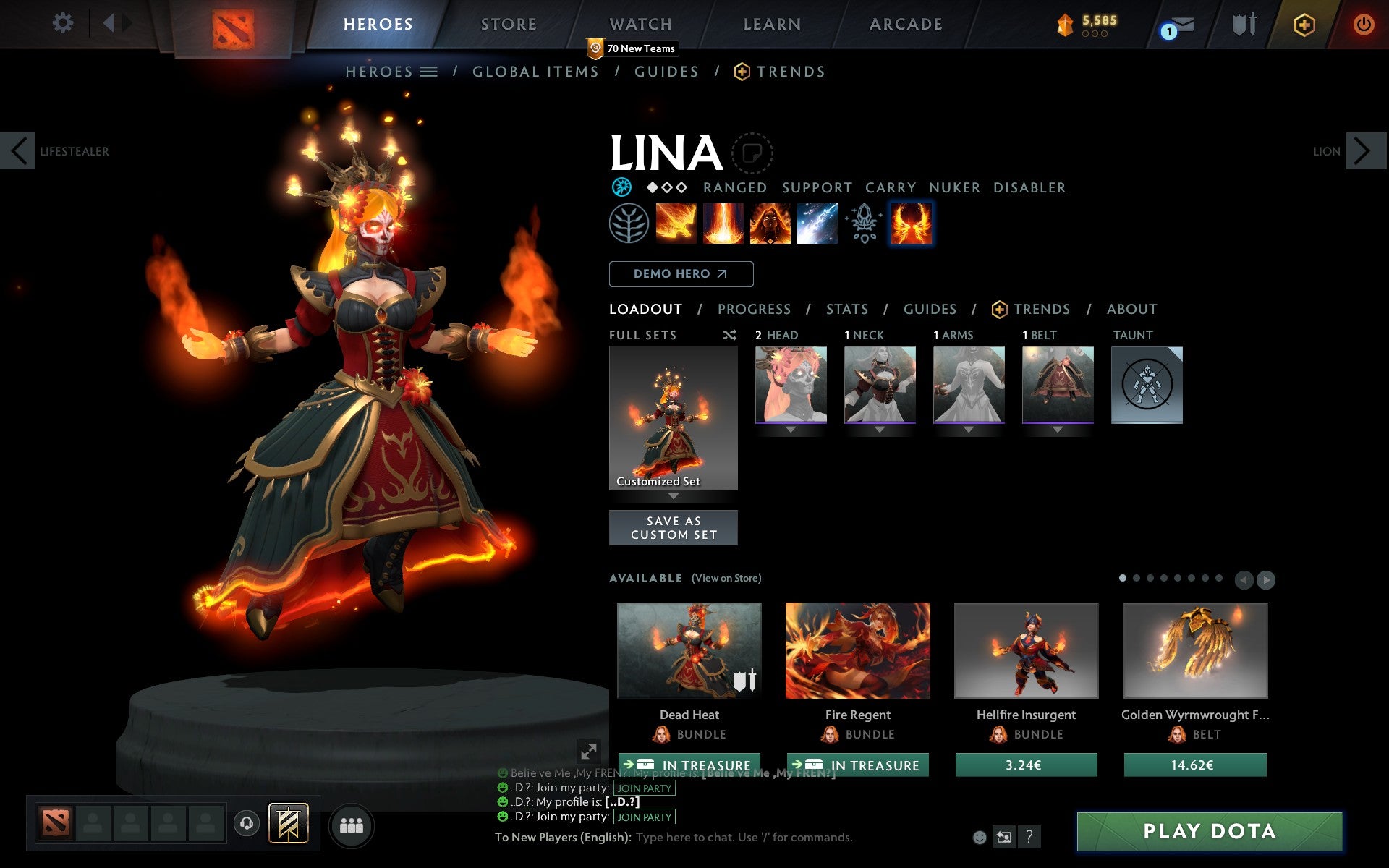This screenshot has width=1389, height=868.
Task: Toggle the Aghanim's Shard ability preview
Action: pyautogui.click(x=863, y=224)
